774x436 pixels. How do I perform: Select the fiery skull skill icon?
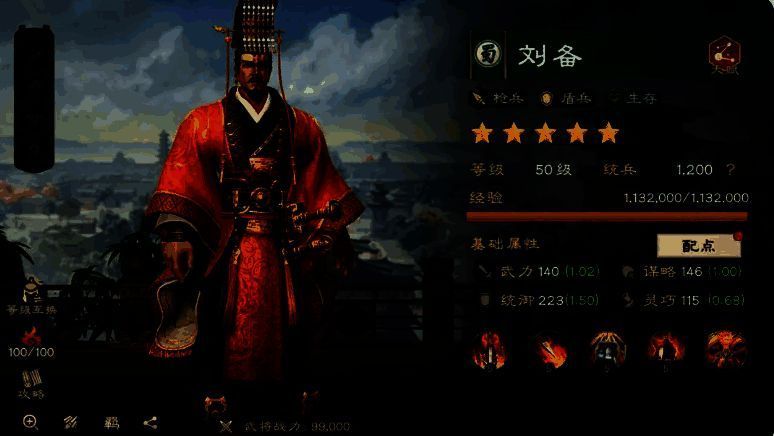(x=724, y=349)
